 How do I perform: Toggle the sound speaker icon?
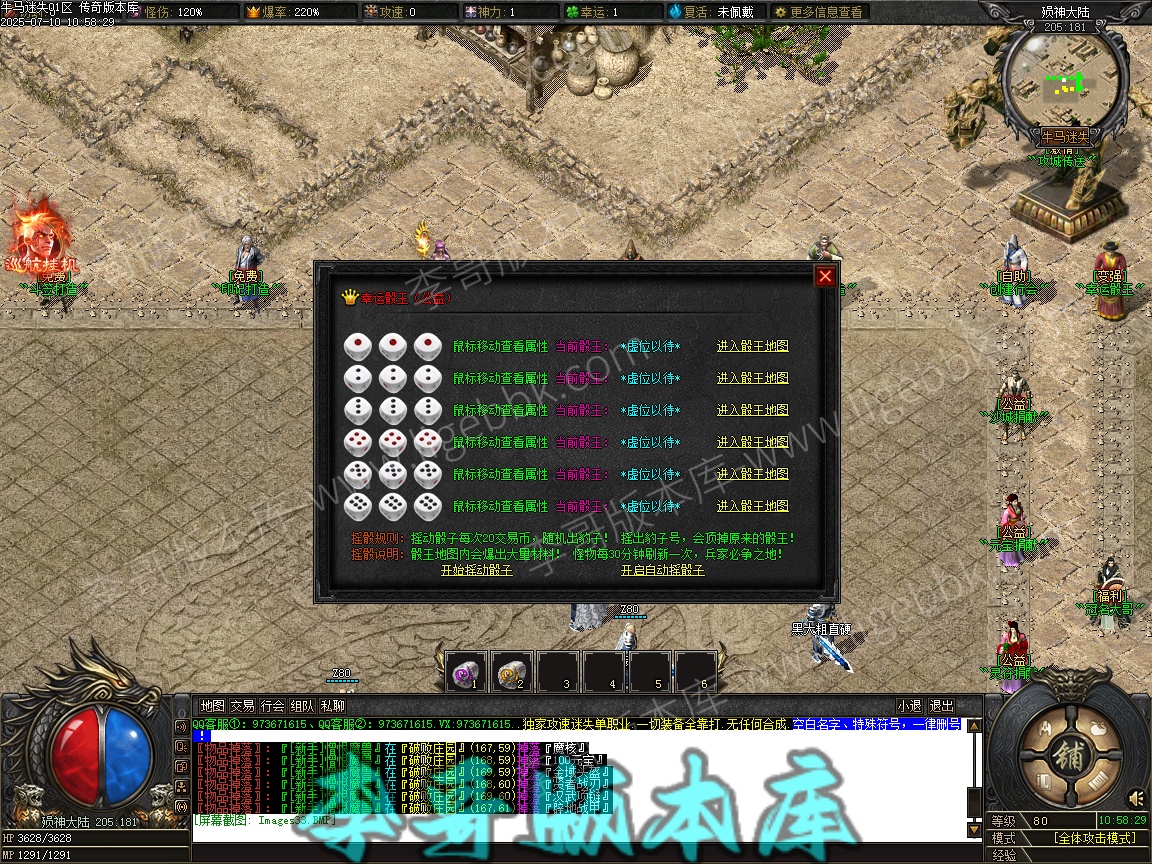point(1136,798)
